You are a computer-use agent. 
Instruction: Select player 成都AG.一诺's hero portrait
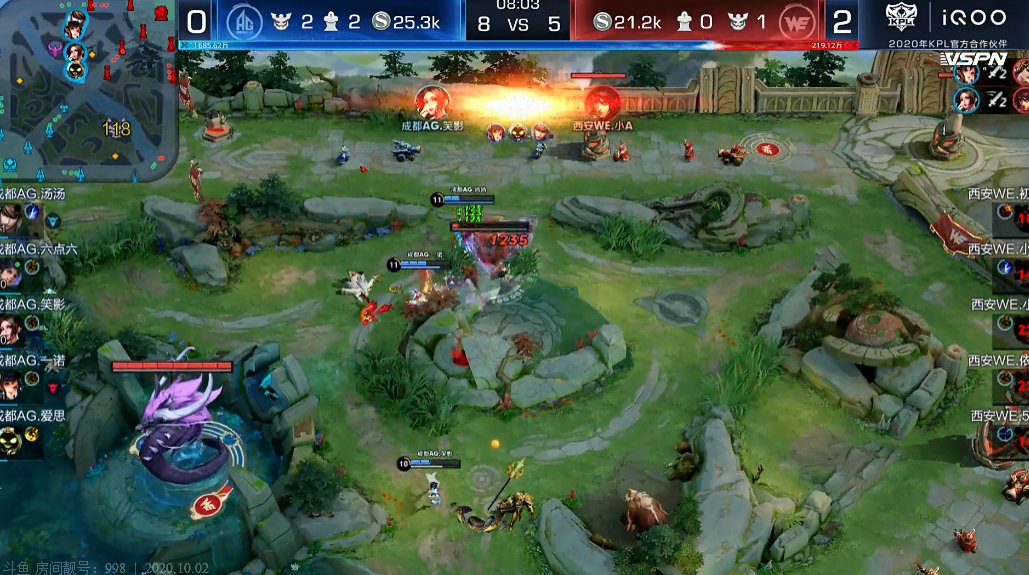pos(9,383)
